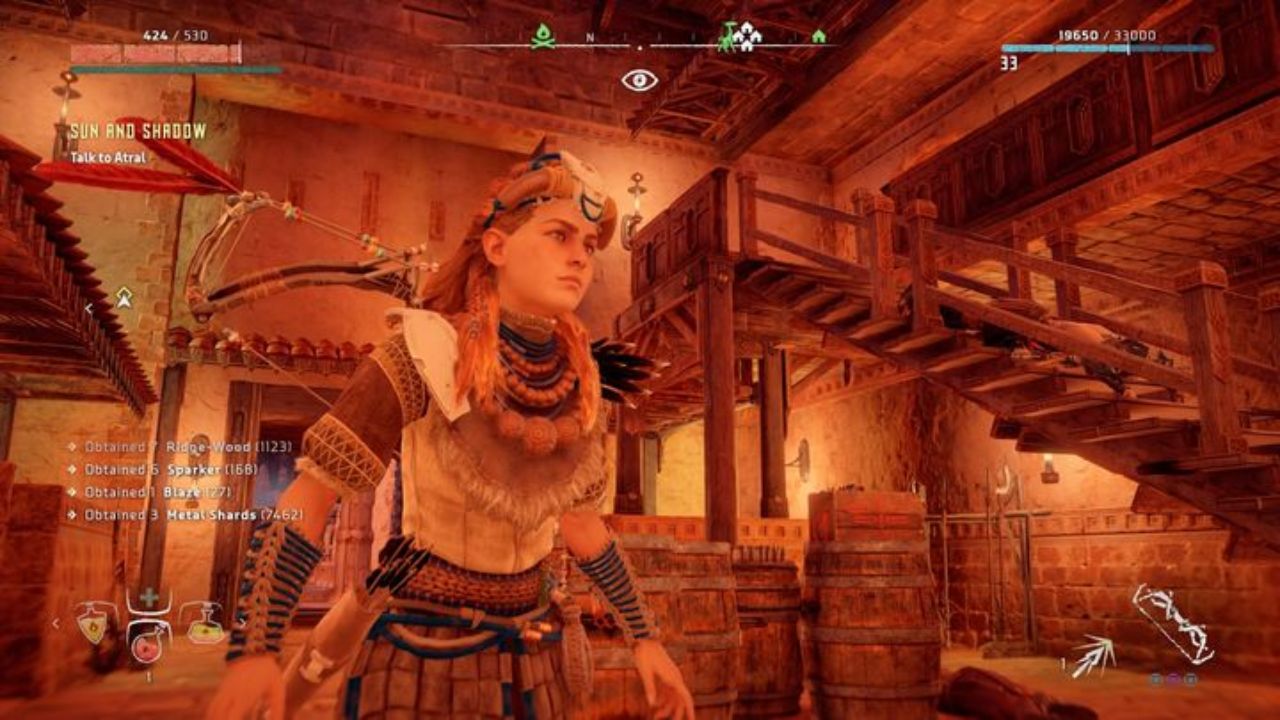The height and width of the screenshot is (720, 1280).
Task: Click the yellow resist potion flask icon
Action: coord(206,632)
